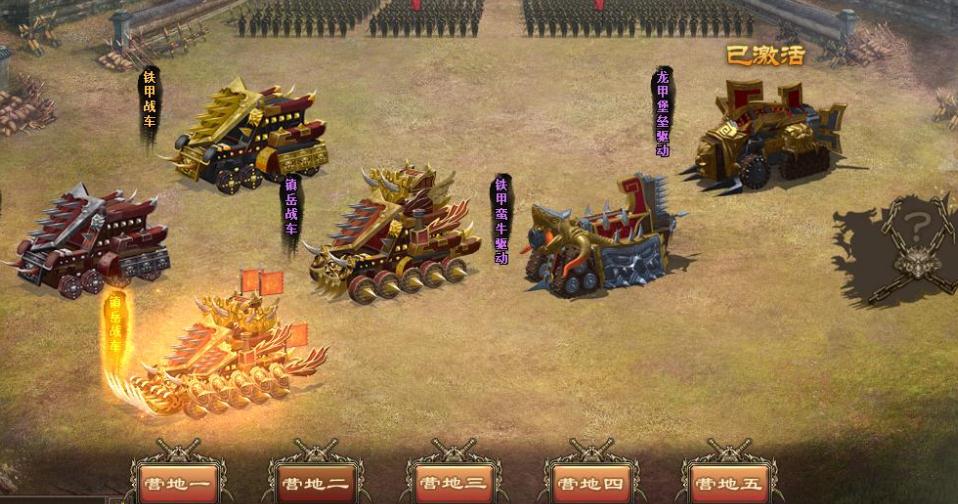Go to the 营地五 camp tab
This screenshot has height=504, width=958.
click(729, 483)
